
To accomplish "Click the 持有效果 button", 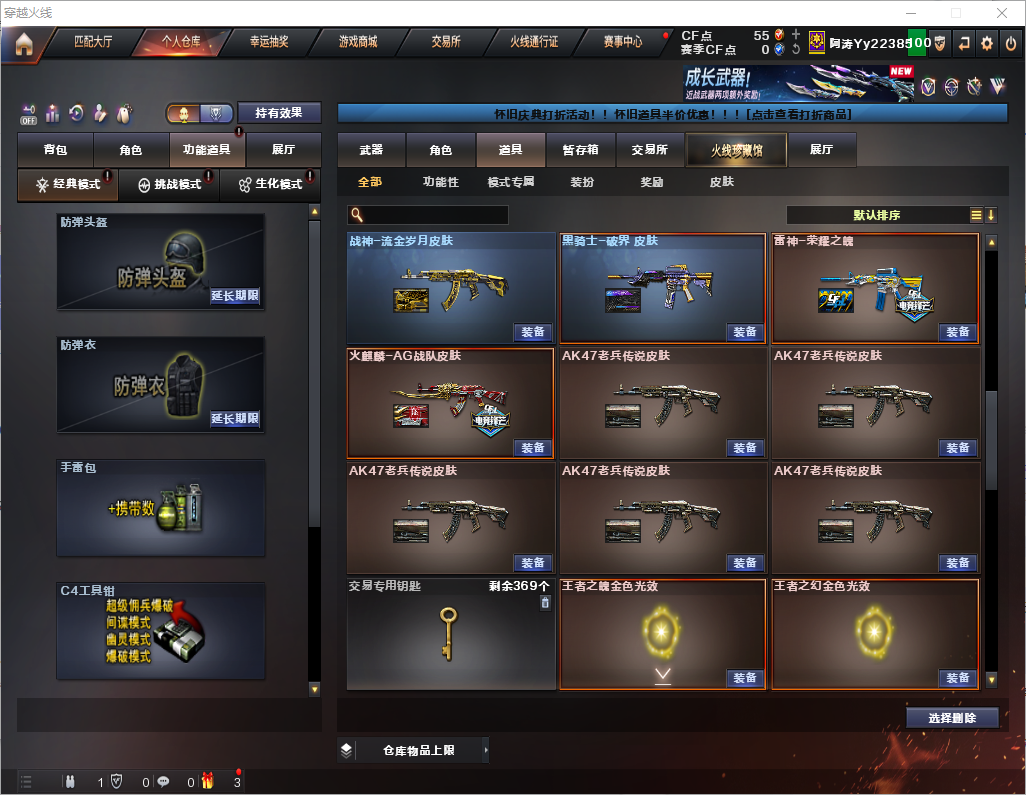I will 279,113.
